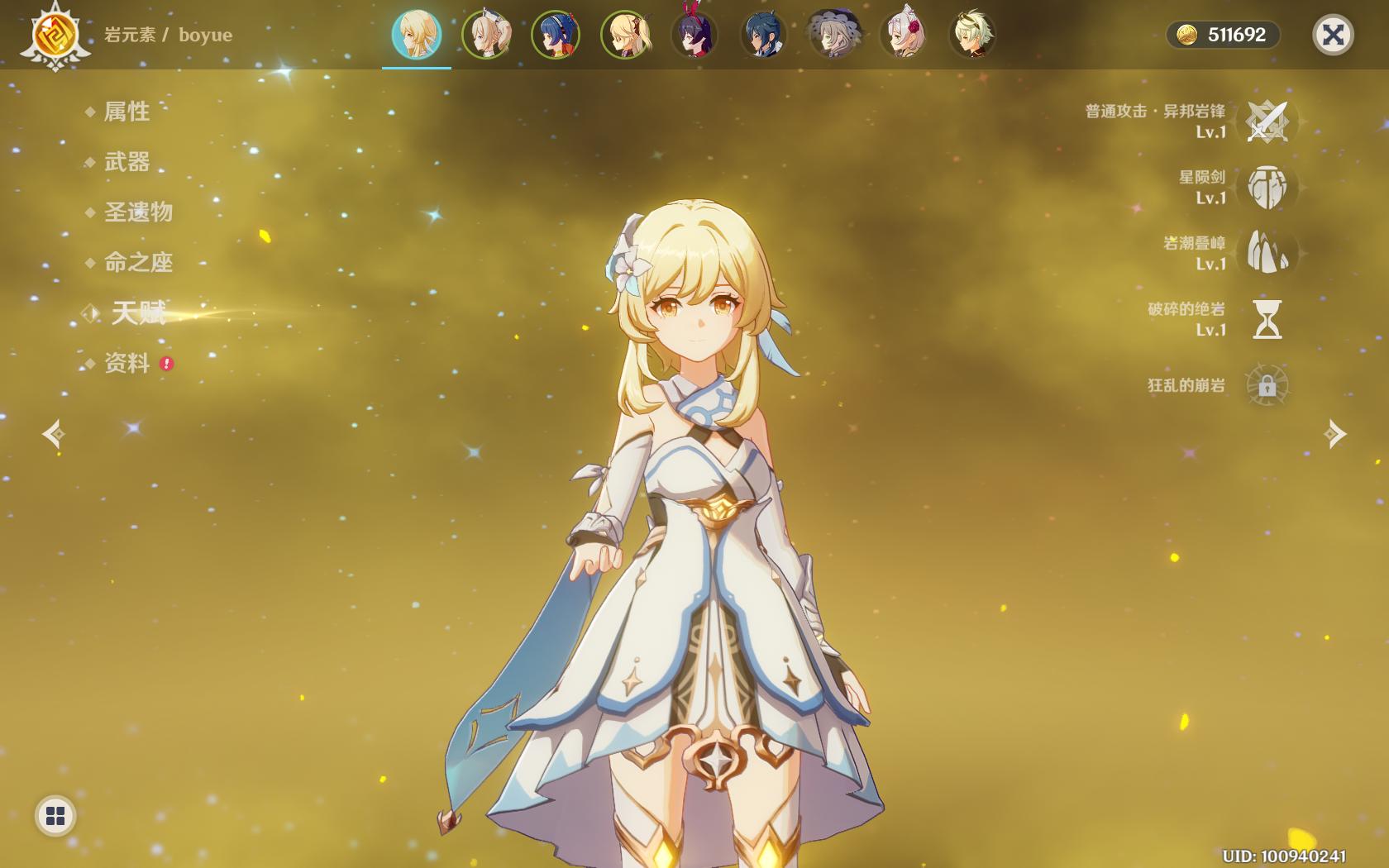Viewport: 1389px width, 868px height.
Task: Open the 属性 attributes menu entry
Action: point(126,112)
